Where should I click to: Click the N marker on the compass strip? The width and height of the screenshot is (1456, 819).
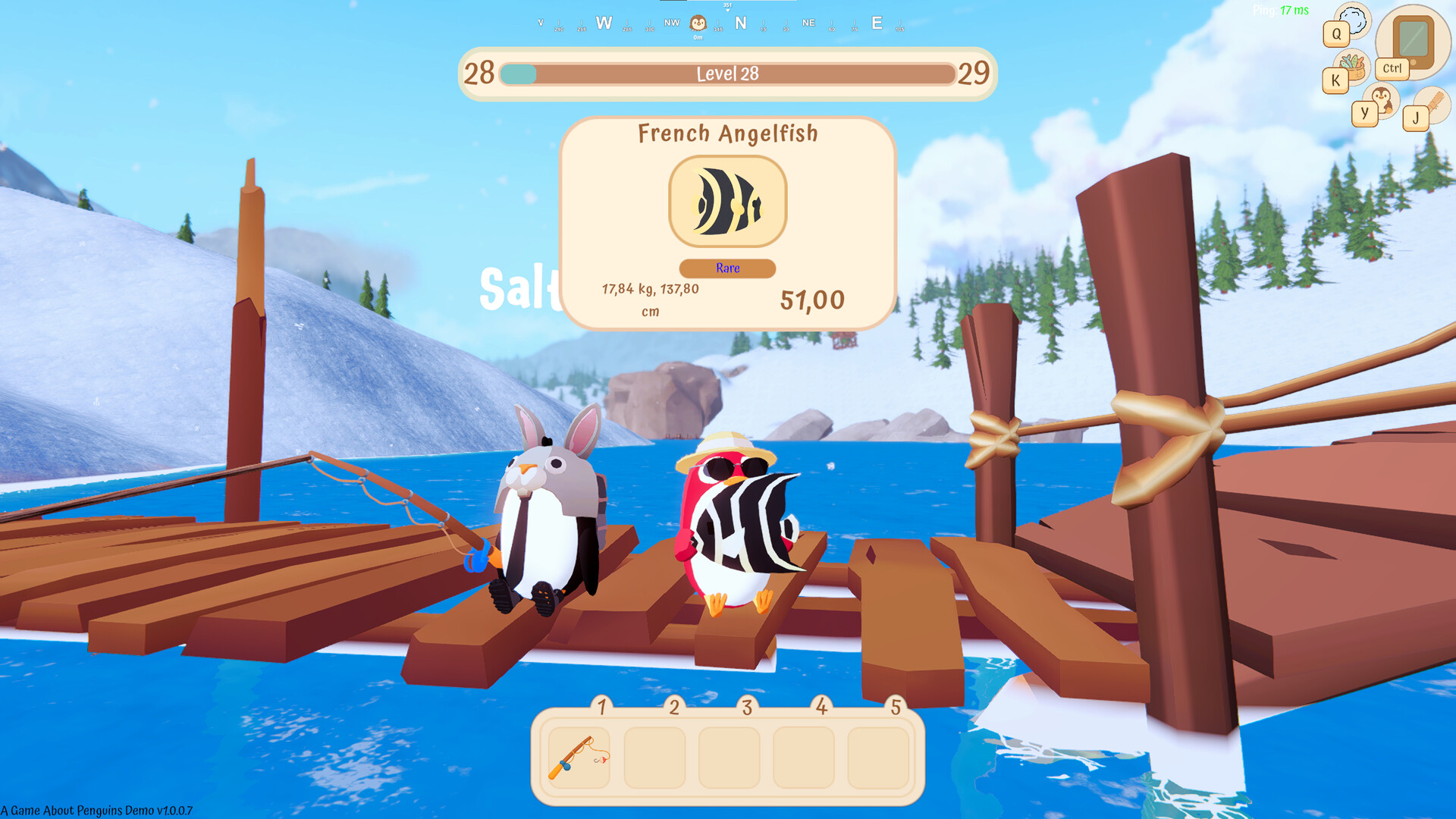point(742,24)
